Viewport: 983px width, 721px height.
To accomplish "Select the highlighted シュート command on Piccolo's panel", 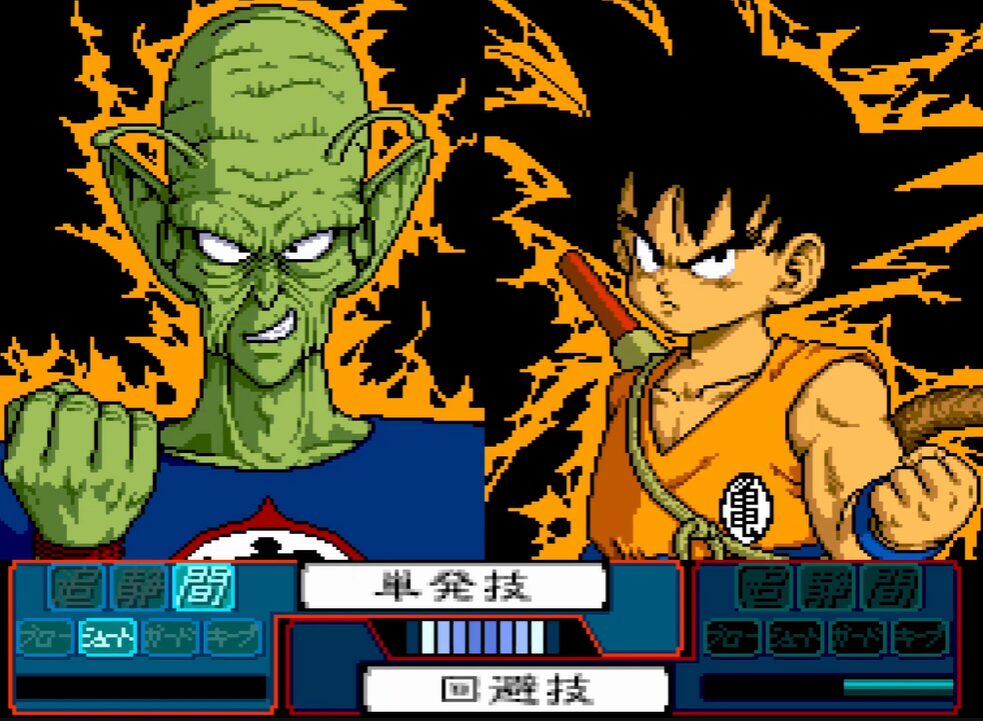I will pos(107,636).
